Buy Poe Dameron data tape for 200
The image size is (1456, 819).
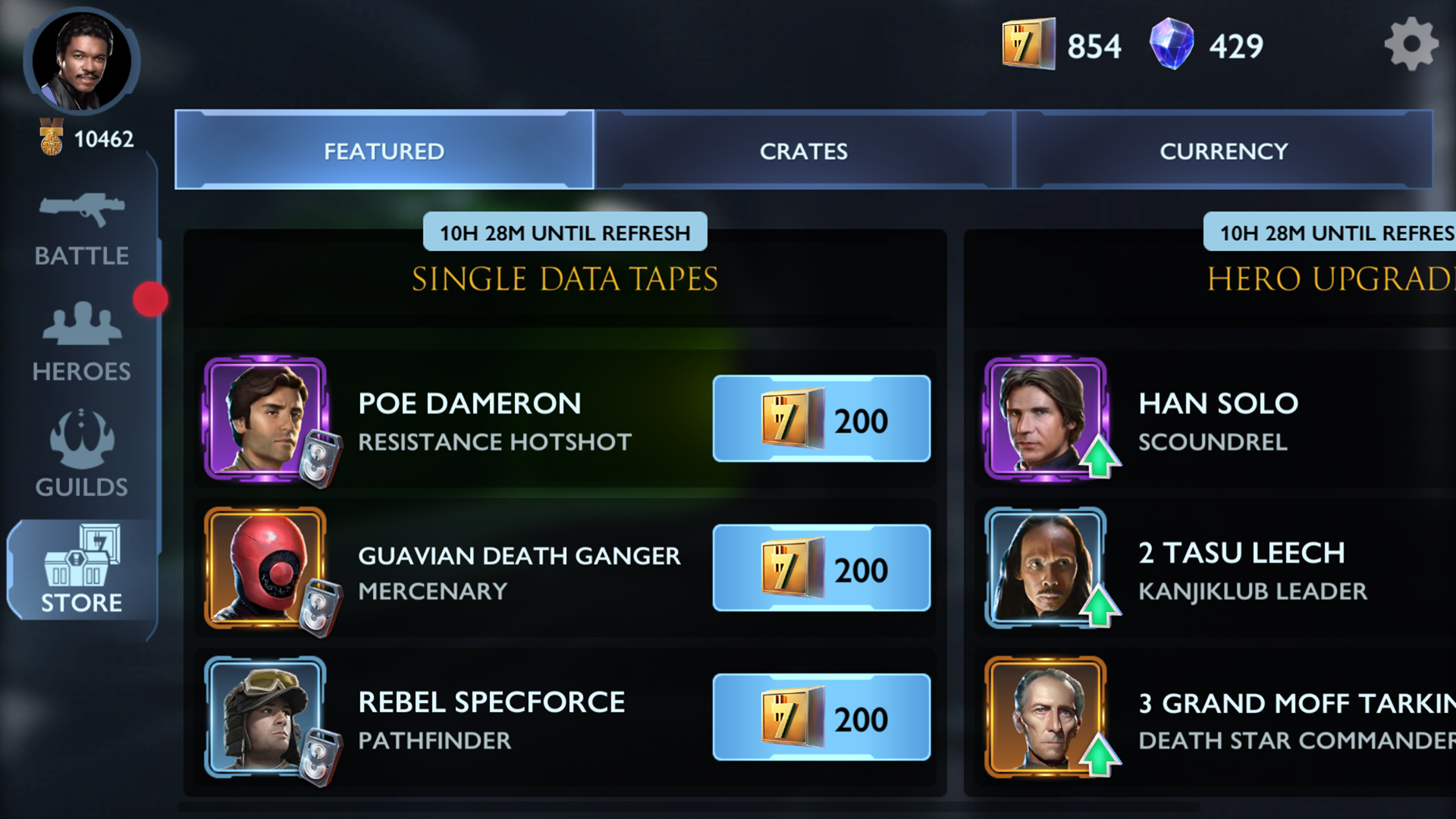(821, 419)
